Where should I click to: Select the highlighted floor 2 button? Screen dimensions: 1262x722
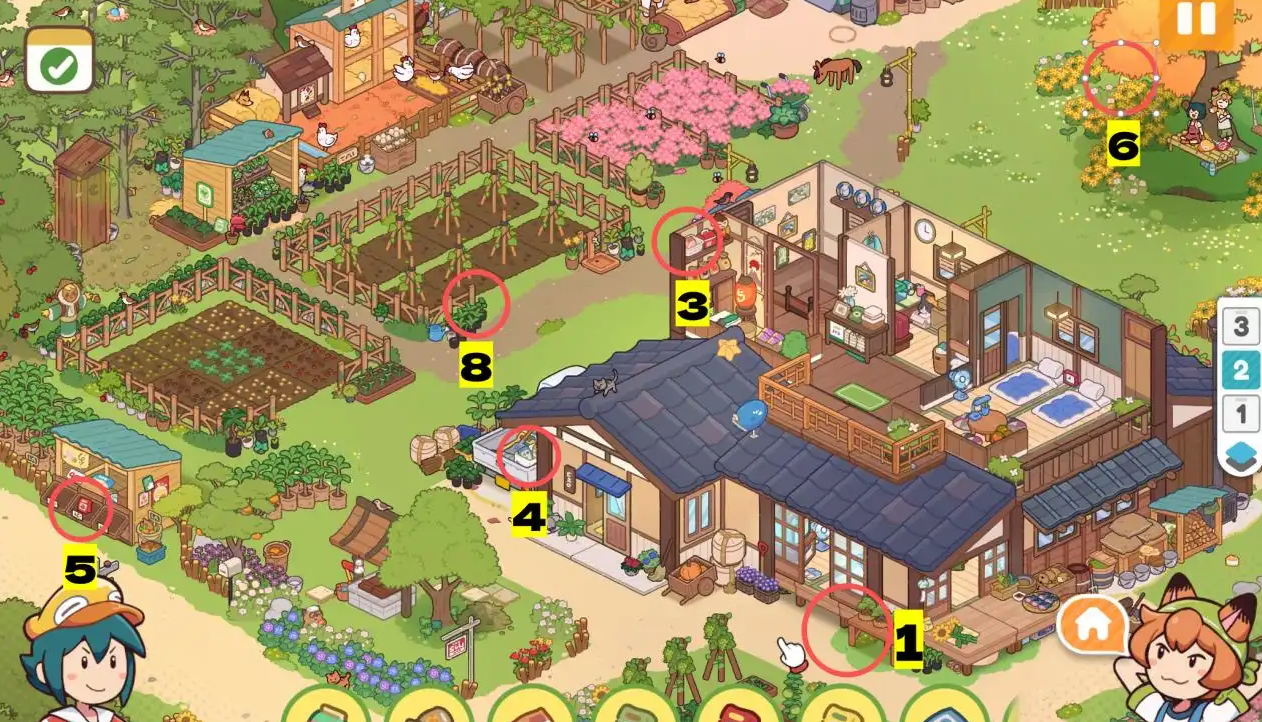pyautogui.click(x=1241, y=370)
